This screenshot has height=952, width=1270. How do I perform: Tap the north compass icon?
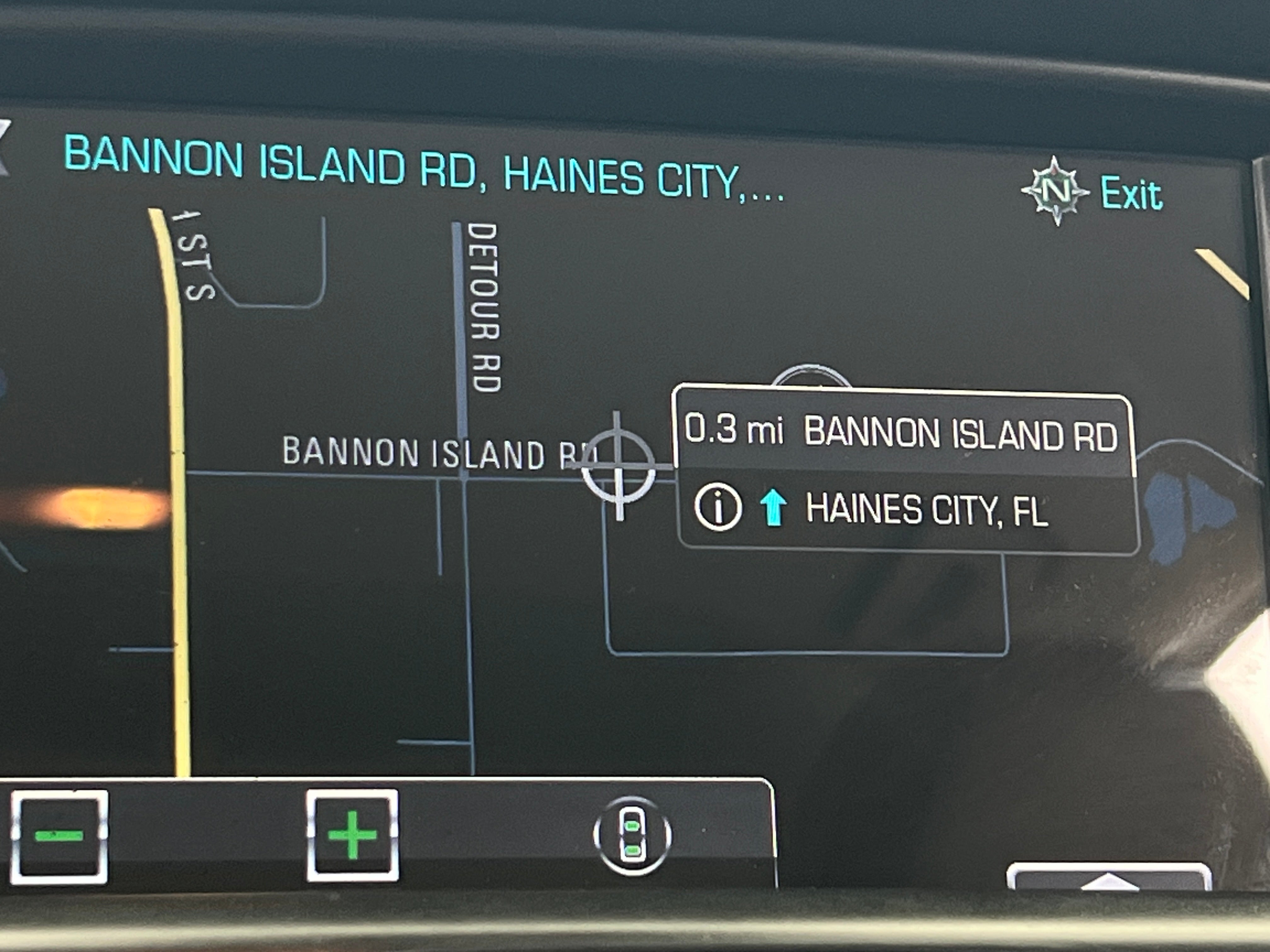click(1055, 190)
